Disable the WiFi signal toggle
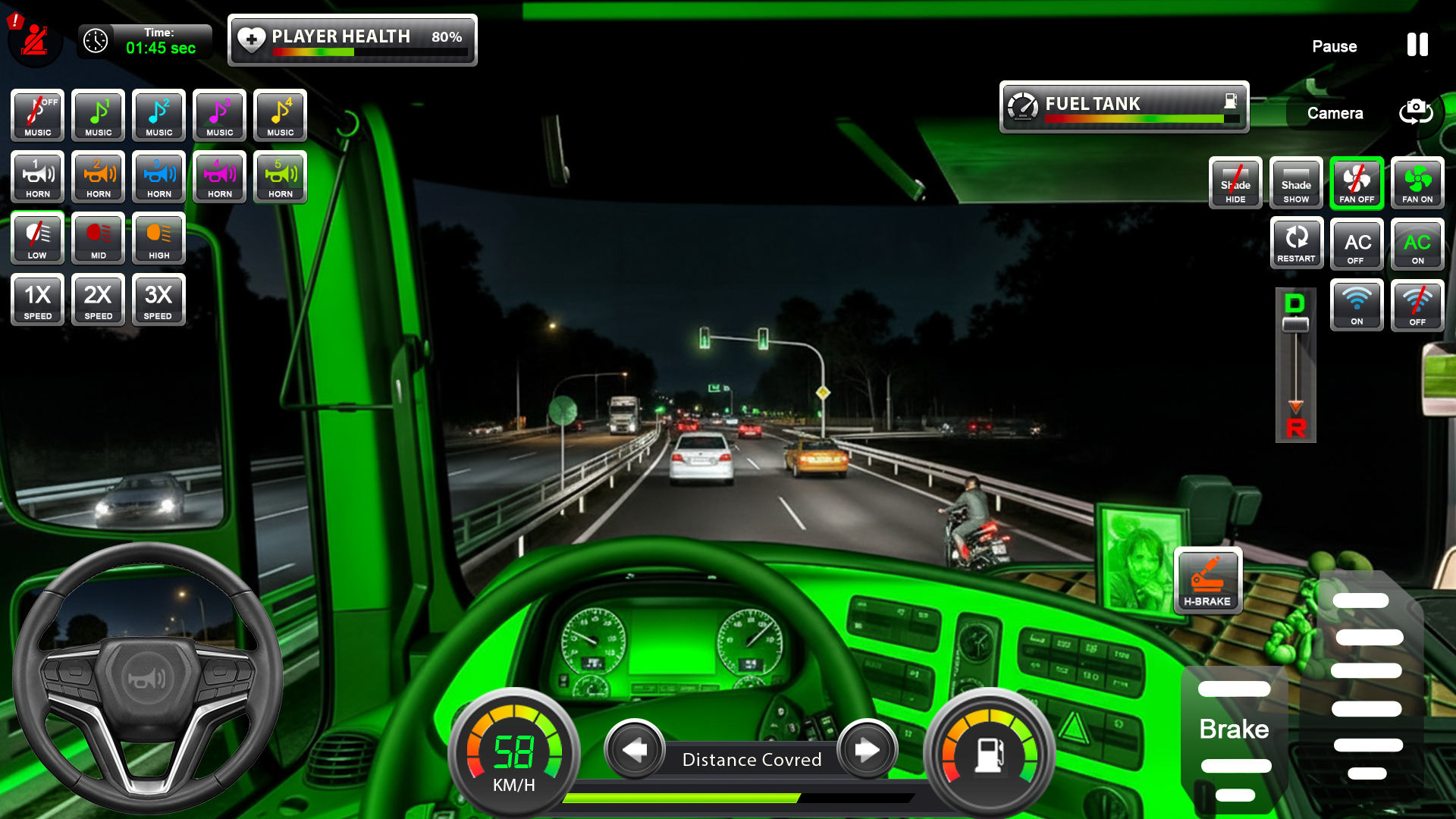 tap(1417, 305)
